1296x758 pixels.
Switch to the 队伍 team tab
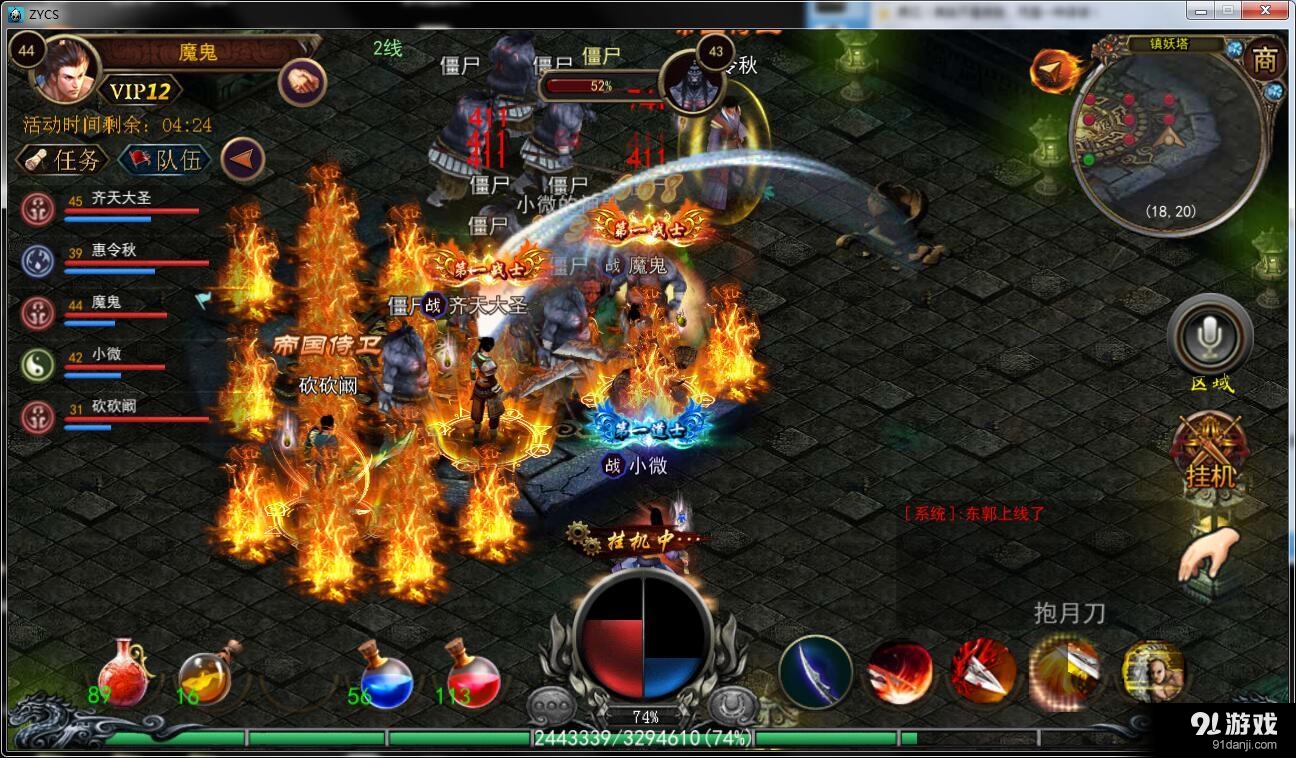point(164,159)
